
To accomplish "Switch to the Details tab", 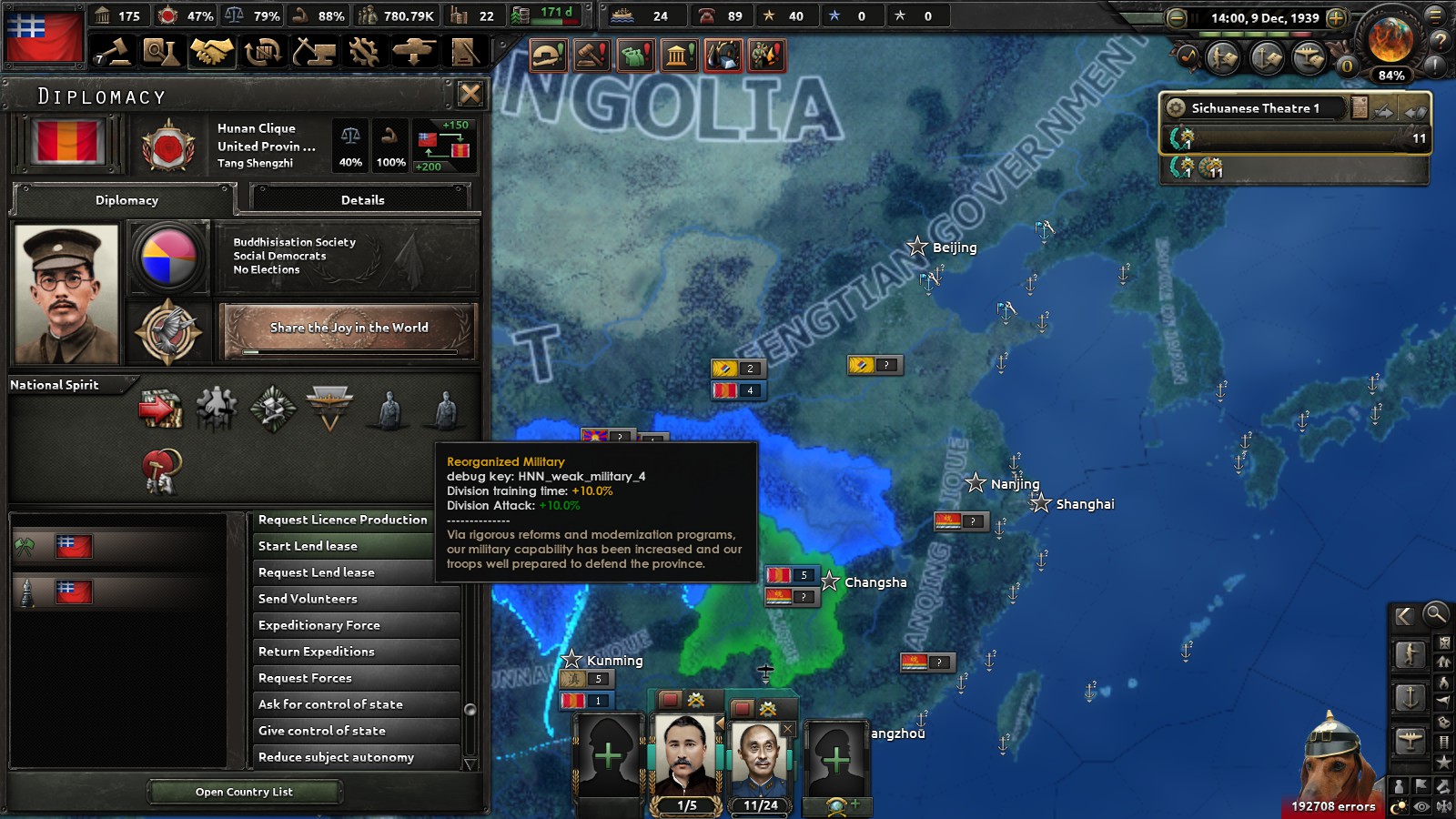I will point(364,199).
